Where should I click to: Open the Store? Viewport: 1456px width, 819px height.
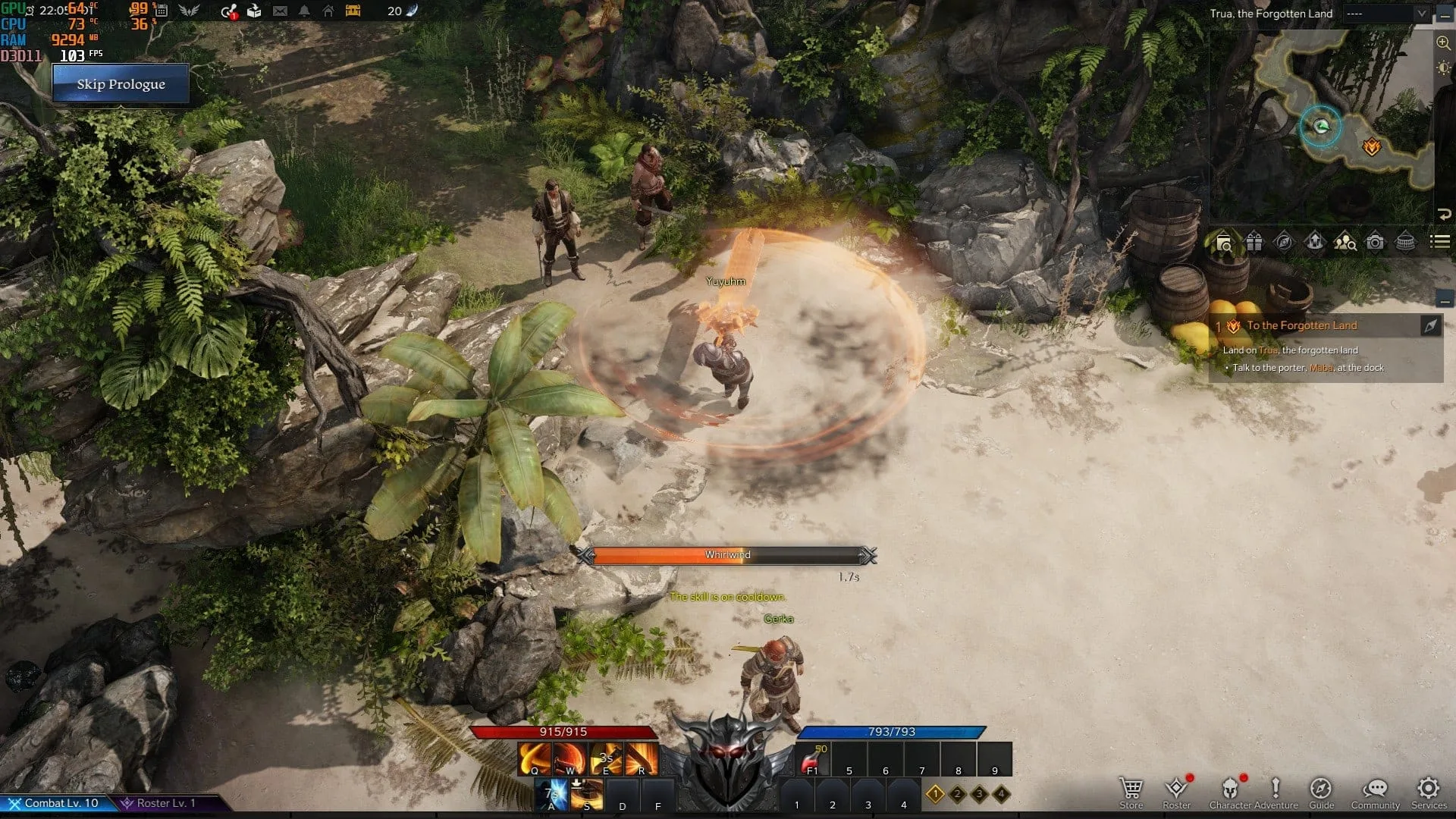point(1131,791)
